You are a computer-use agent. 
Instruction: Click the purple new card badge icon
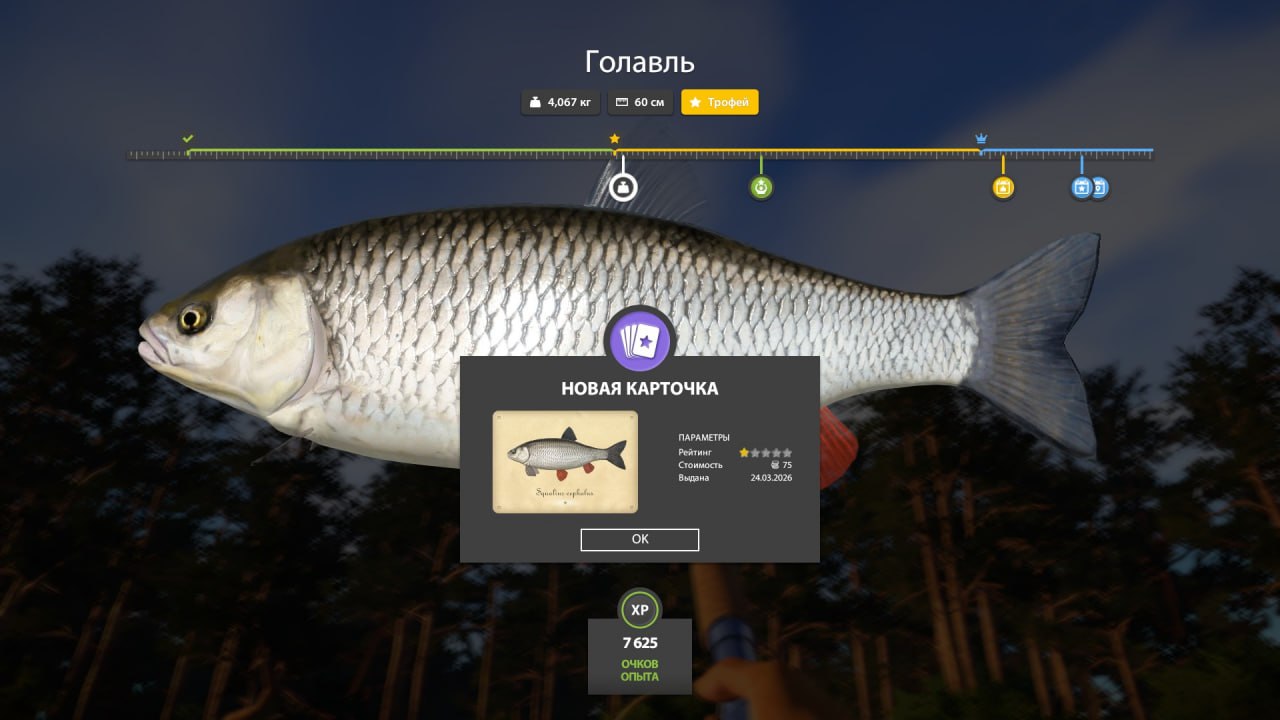(x=640, y=341)
